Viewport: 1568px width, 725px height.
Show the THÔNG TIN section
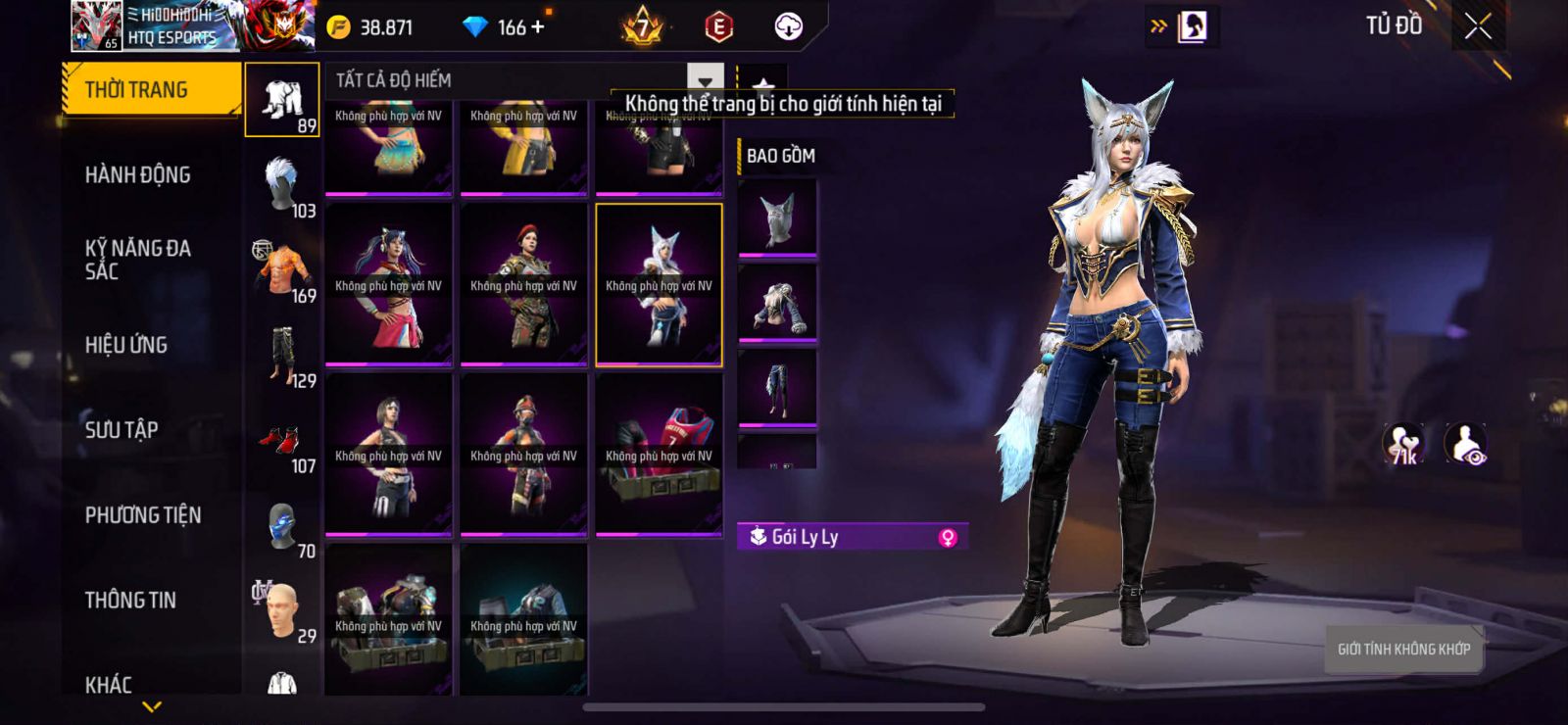coord(130,601)
